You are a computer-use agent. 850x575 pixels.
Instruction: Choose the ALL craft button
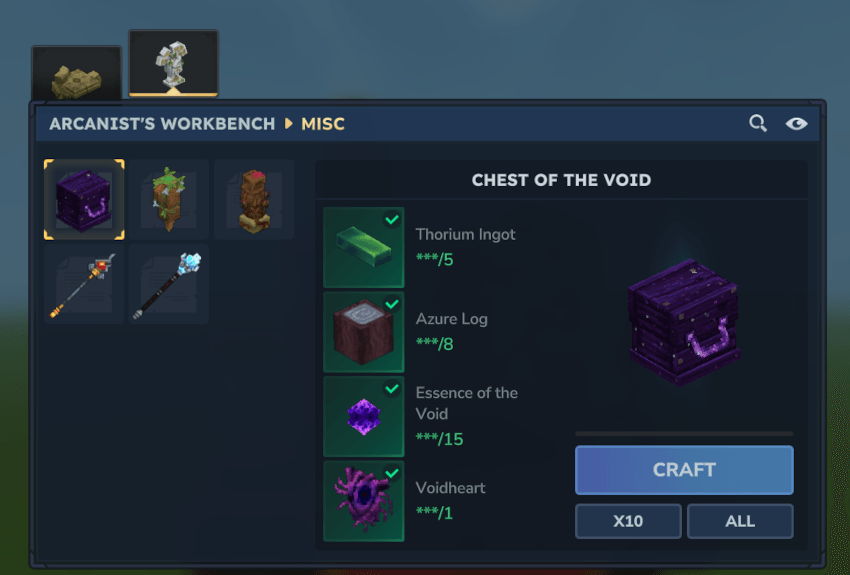(x=740, y=521)
